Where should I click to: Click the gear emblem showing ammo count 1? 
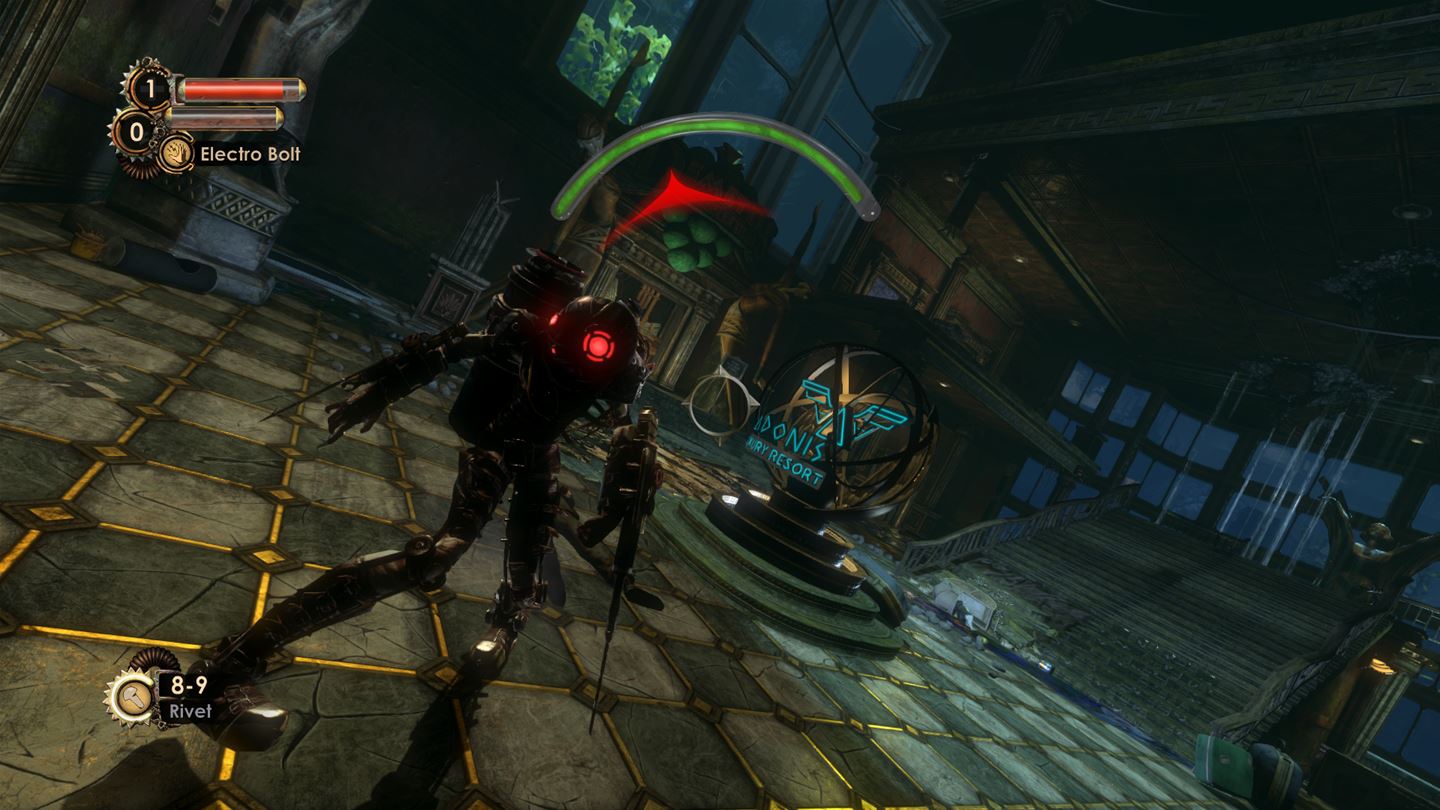tap(151, 89)
